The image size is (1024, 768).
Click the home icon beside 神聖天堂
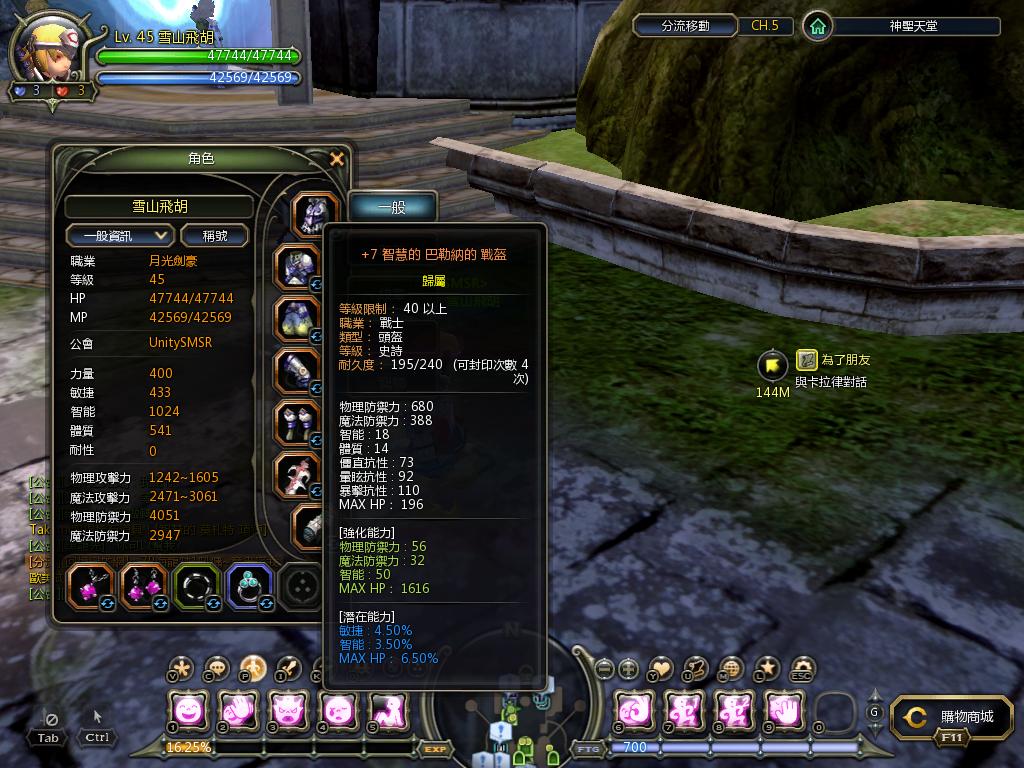tap(818, 26)
